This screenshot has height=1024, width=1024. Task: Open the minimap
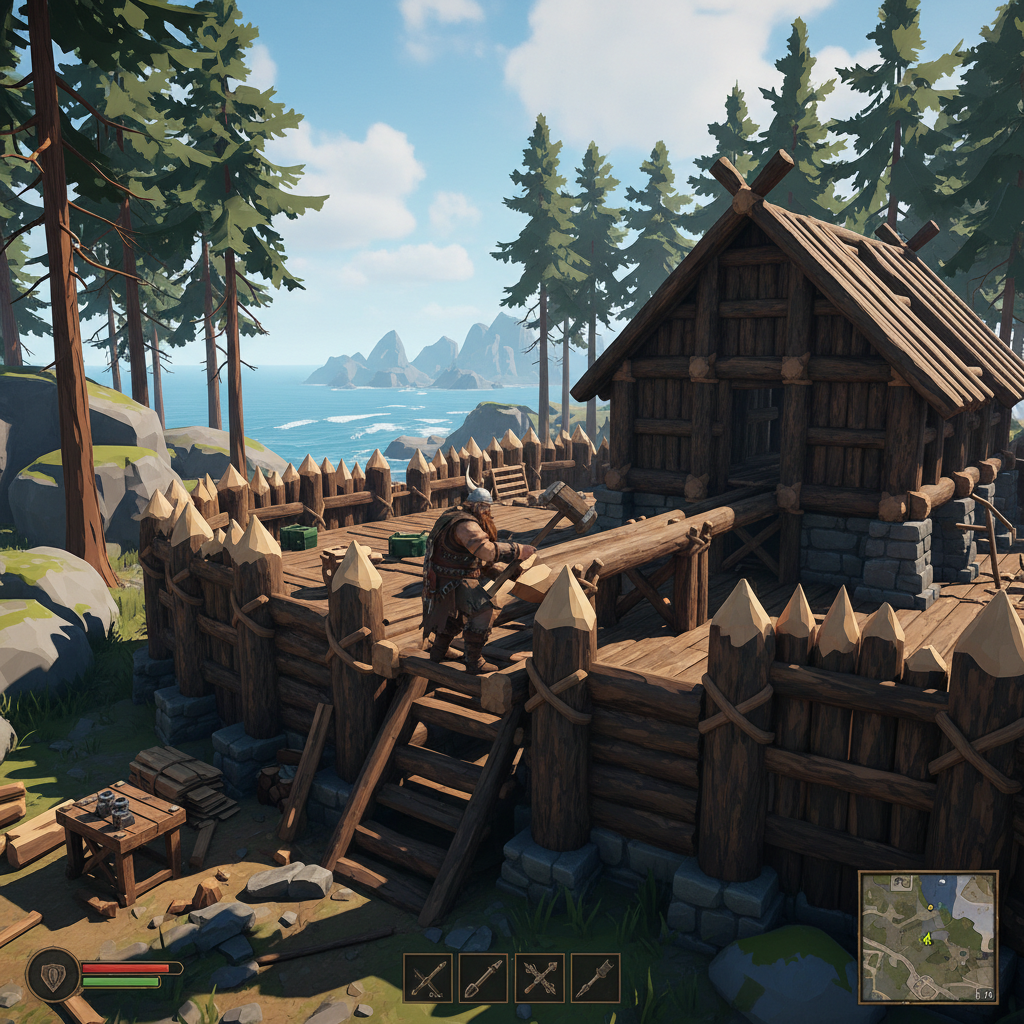[928, 936]
